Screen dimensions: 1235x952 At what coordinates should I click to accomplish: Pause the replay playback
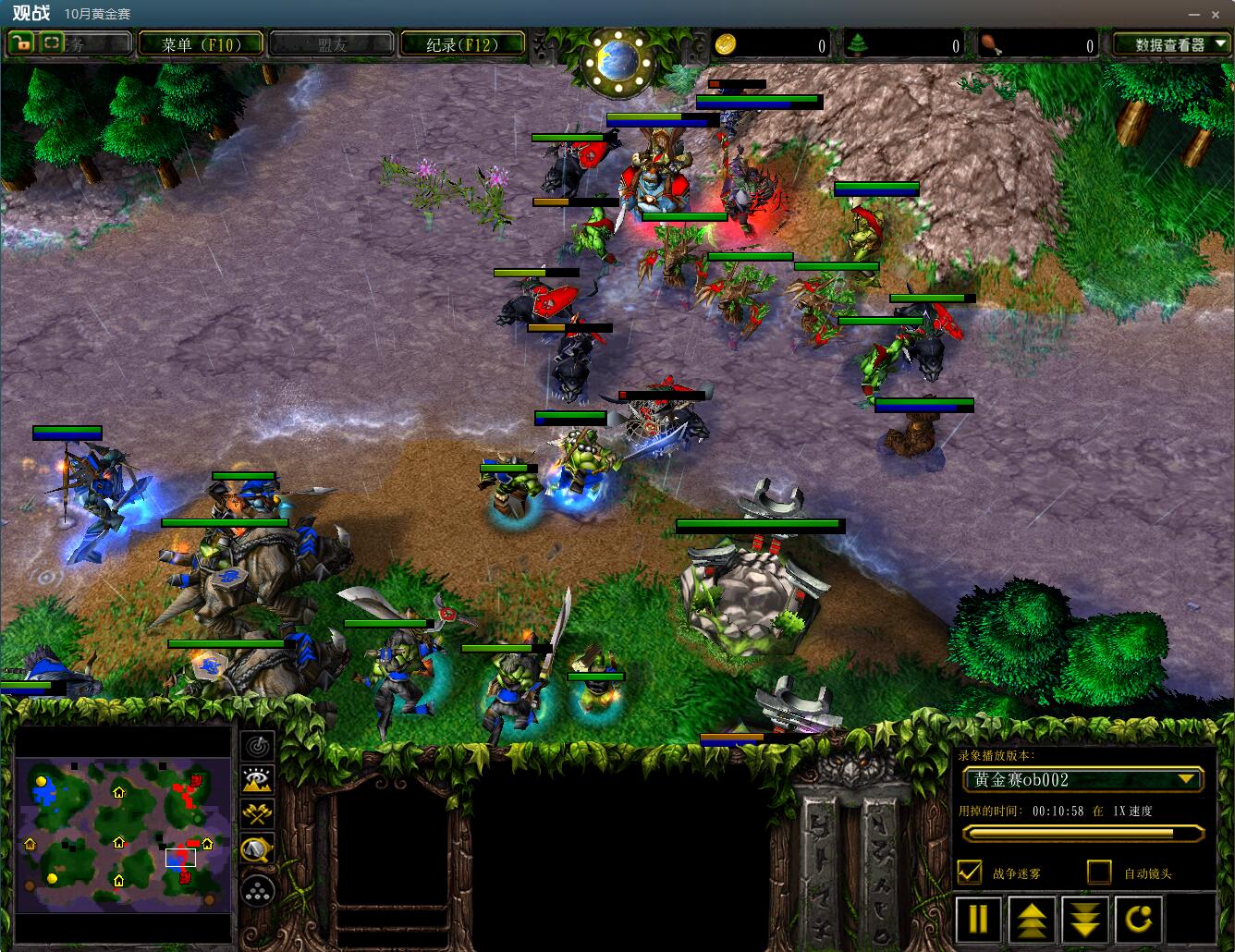tap(978, 919)
